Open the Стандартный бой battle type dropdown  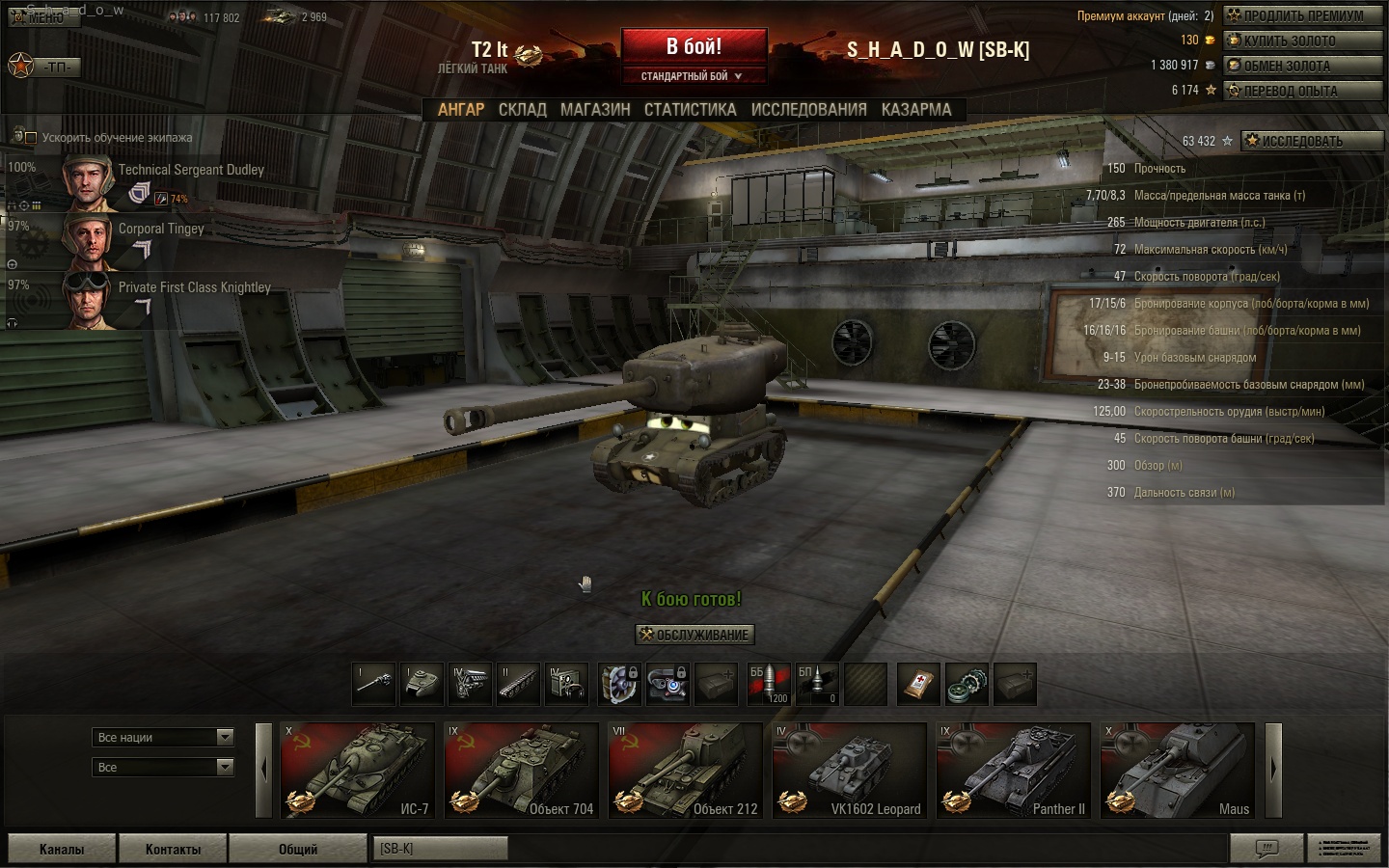[693, 76]
